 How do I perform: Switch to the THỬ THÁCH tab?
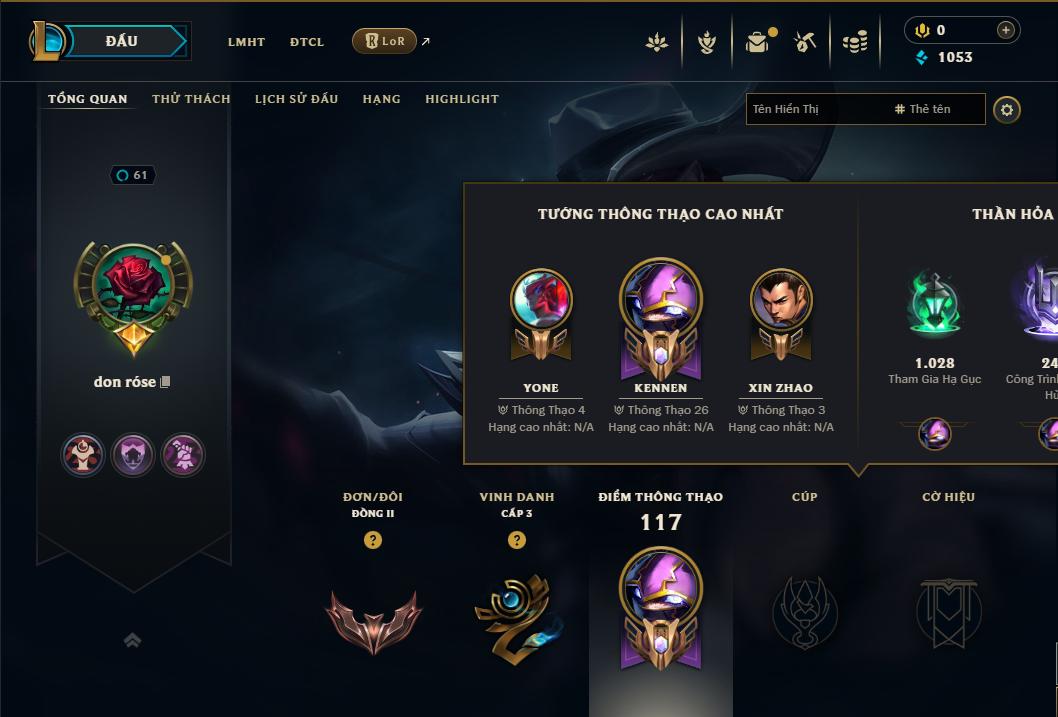click(x=191, y=99)
